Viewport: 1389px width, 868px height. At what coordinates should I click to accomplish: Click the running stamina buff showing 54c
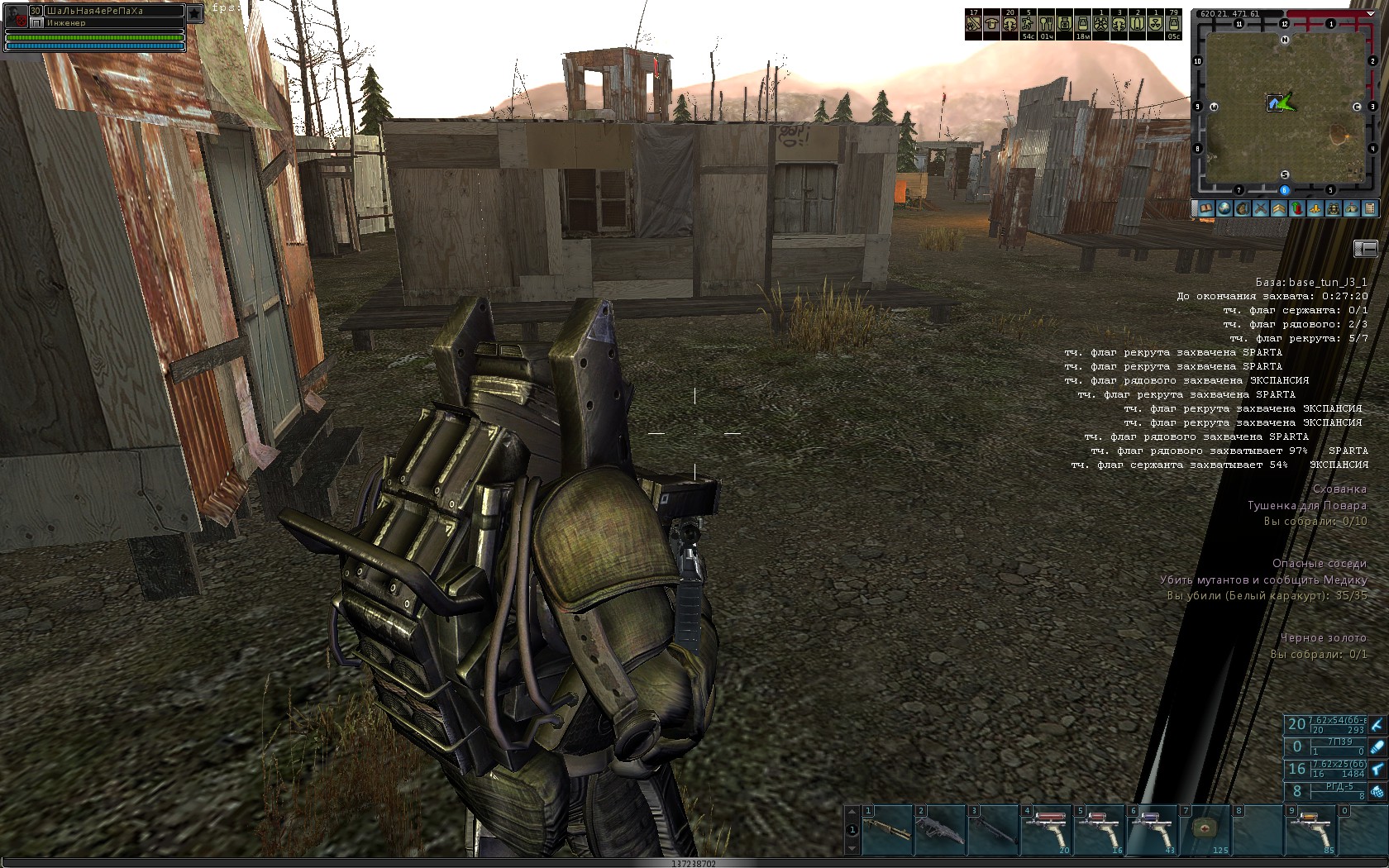1026,23
